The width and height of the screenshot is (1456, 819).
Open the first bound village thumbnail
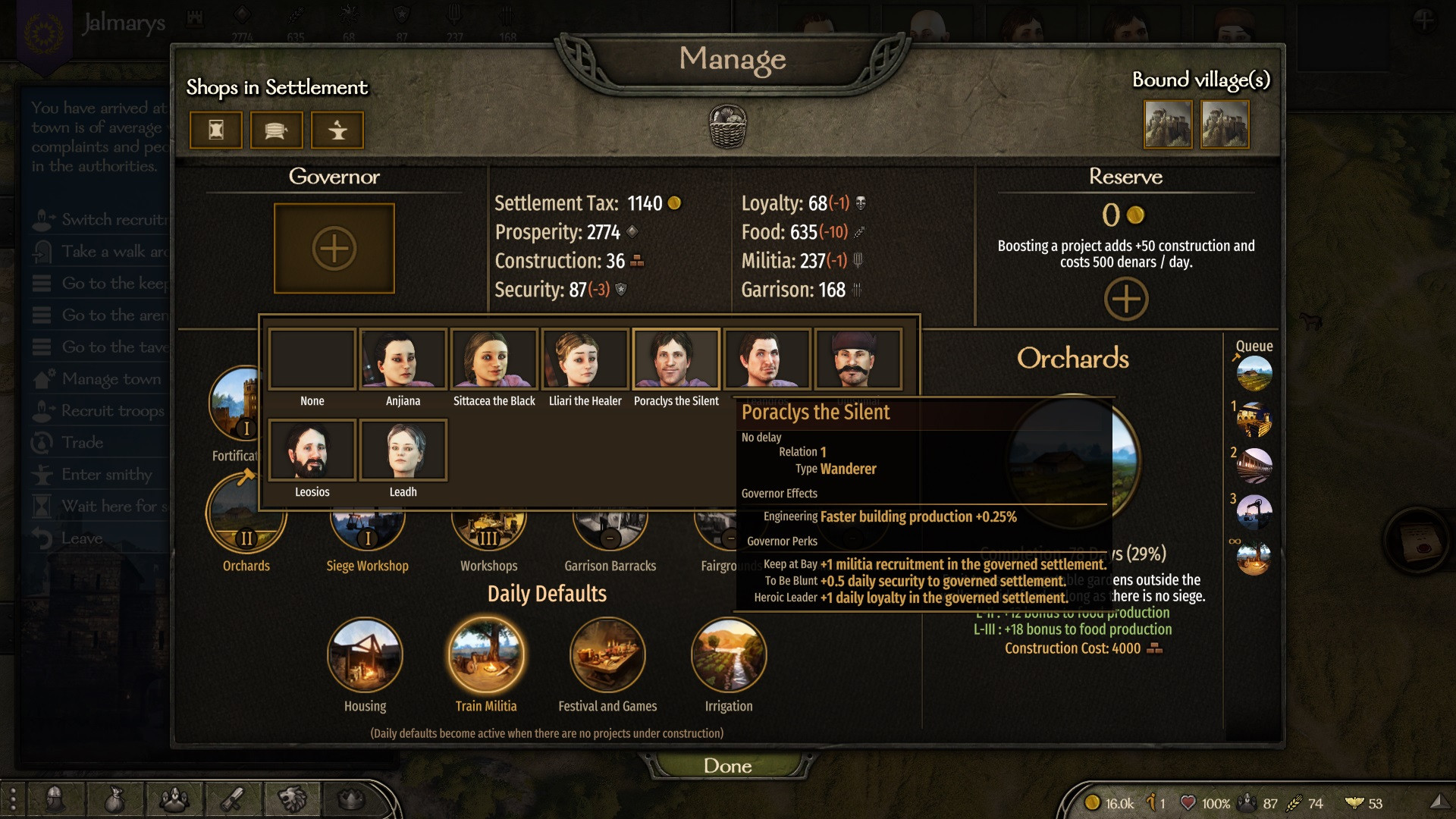(x=1167, y=125)
